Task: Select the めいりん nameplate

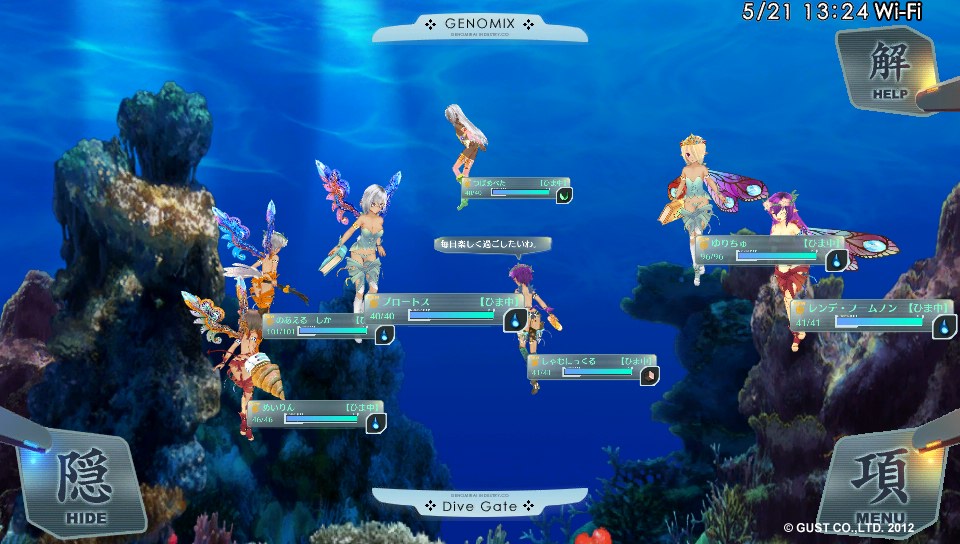Action: tap(314, 414)
